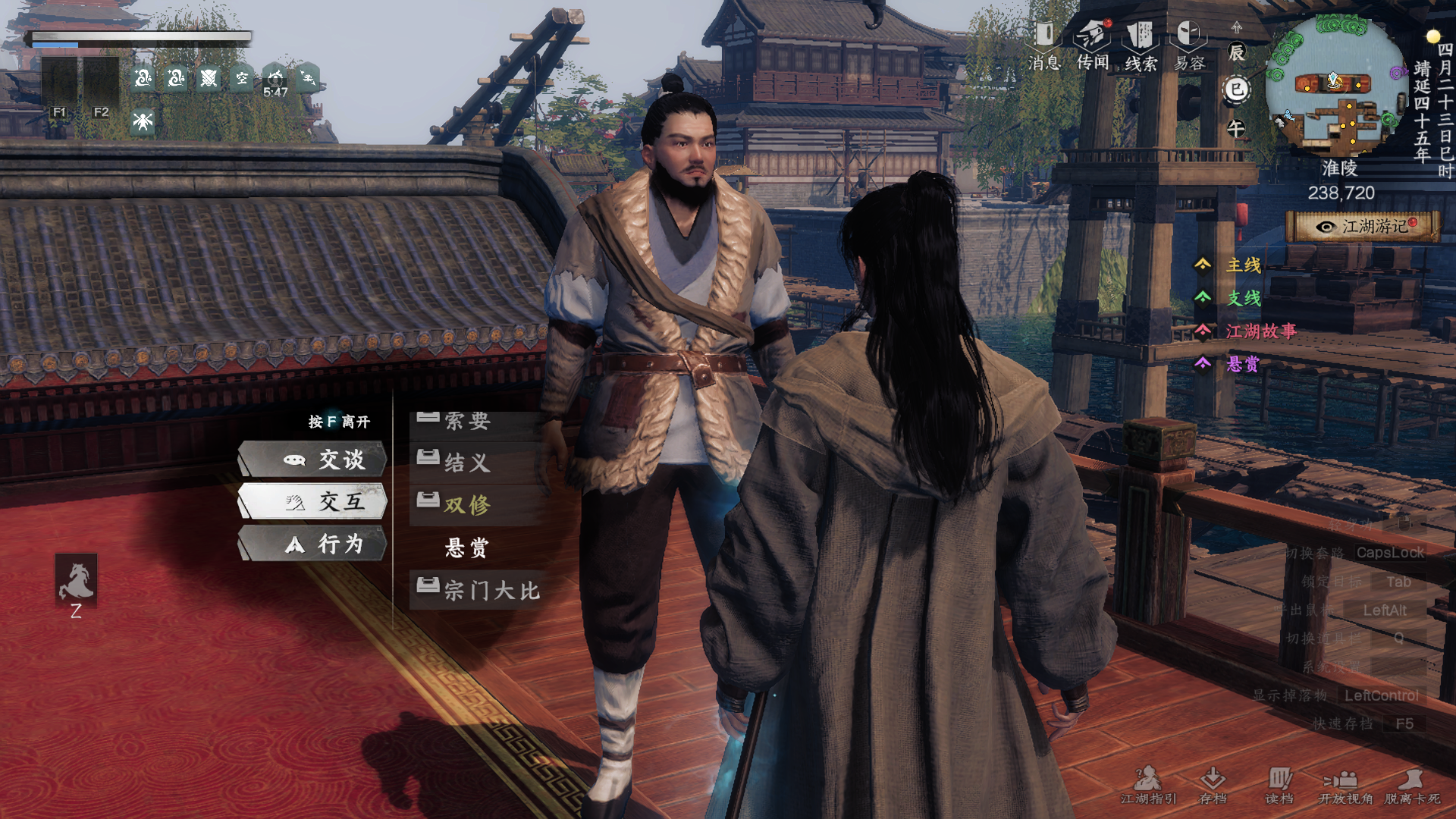The height and width of the screenshot is (819, 1456).
Task: Choose the 交互 interact option
Action: (x=313, y=501)
